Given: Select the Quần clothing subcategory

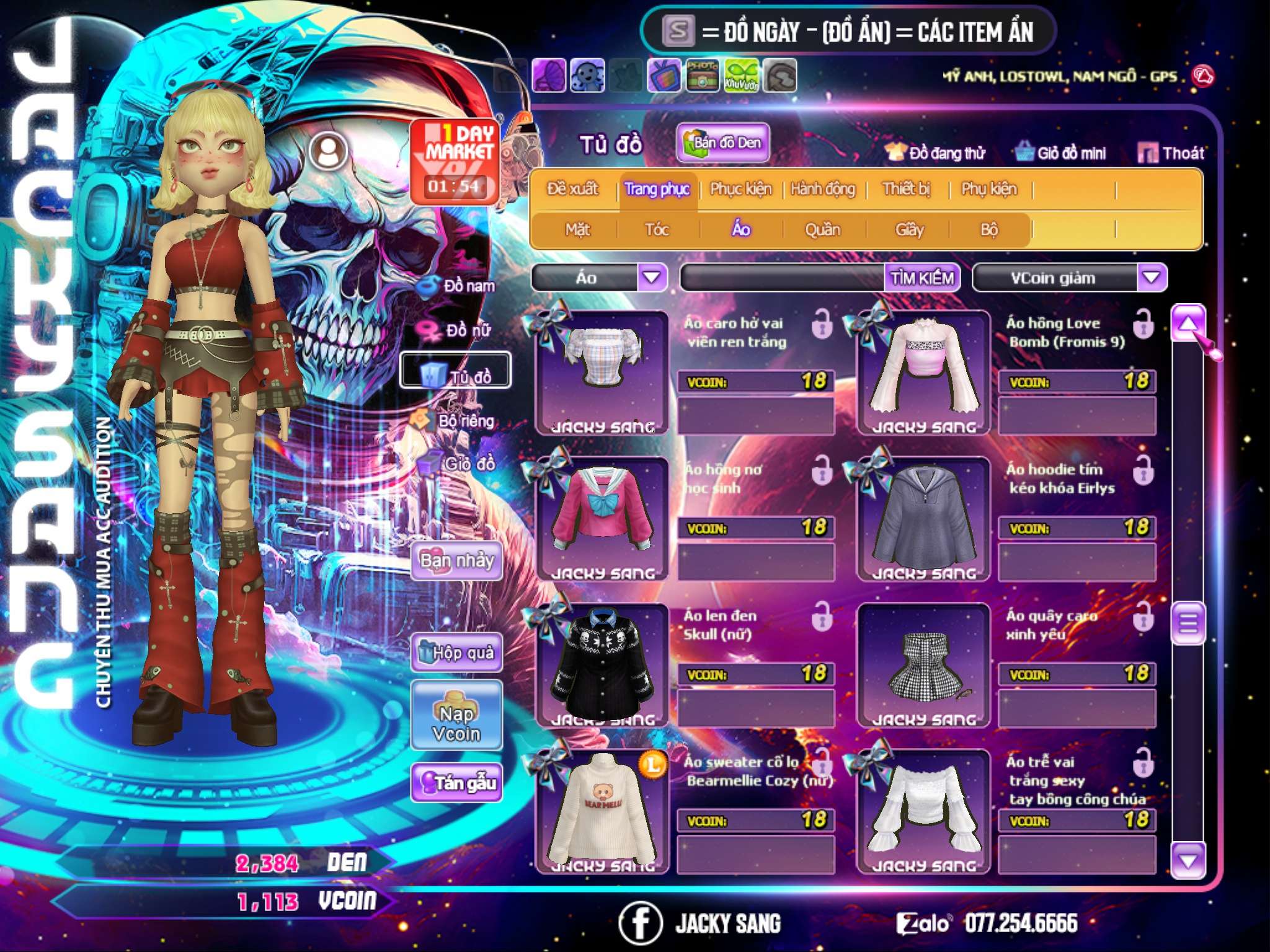Looking at the screenshot, I should click(822, 230).
